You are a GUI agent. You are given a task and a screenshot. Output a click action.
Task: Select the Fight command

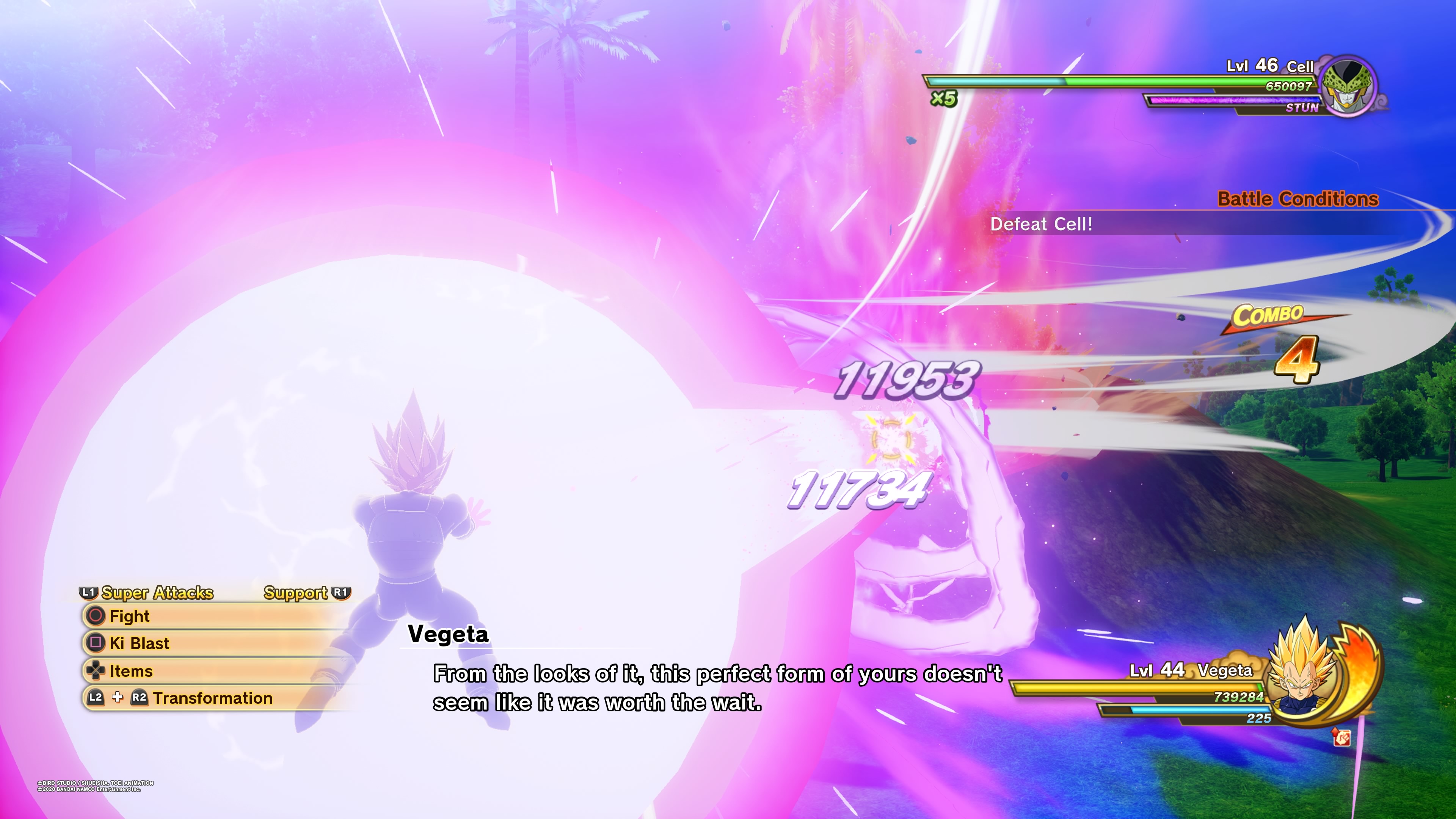click(x=130, y=616)
